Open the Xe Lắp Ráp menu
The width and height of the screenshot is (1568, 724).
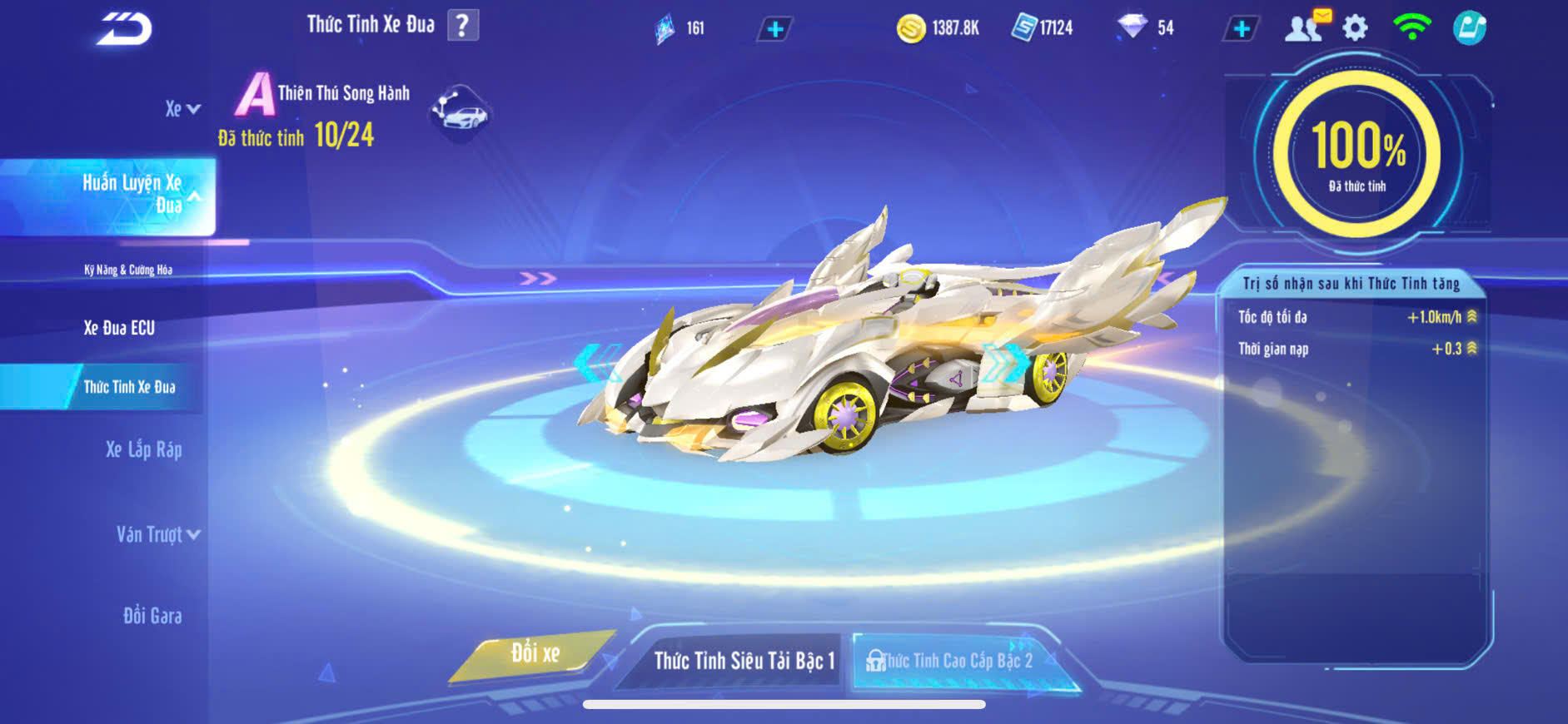click(143, 450)
